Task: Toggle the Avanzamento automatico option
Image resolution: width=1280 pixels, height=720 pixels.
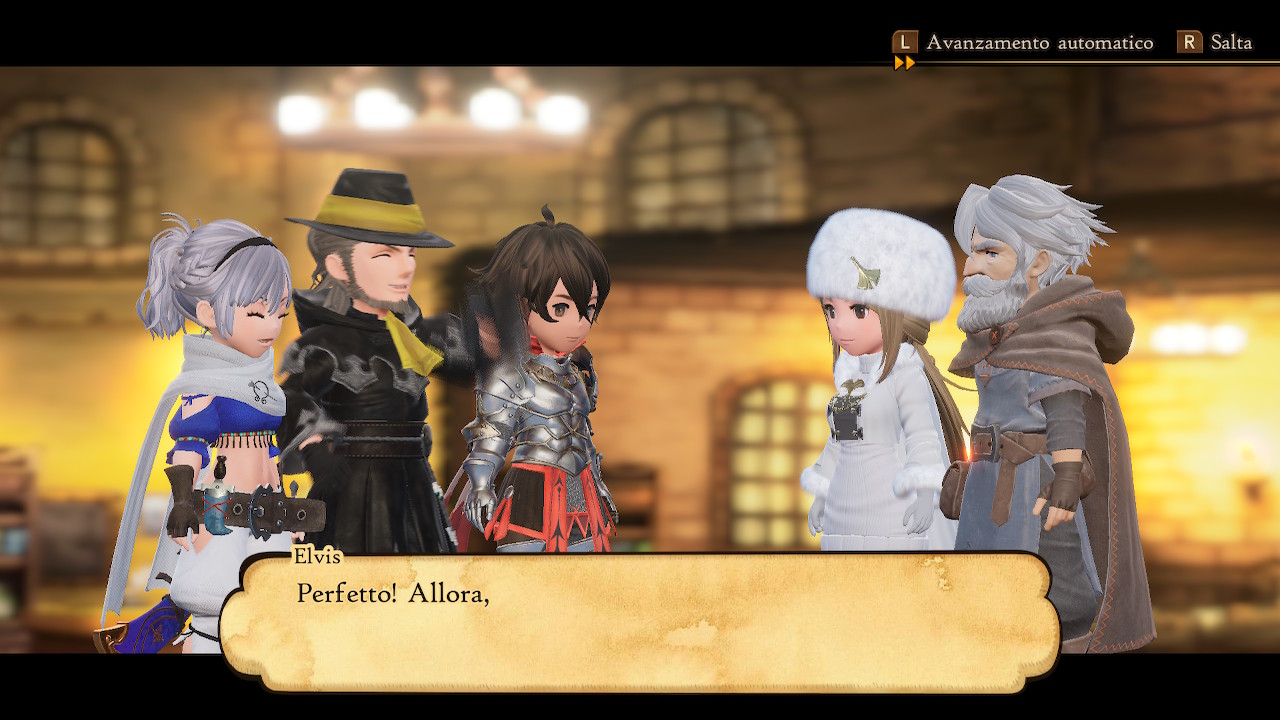Action: pos(1023,42)
